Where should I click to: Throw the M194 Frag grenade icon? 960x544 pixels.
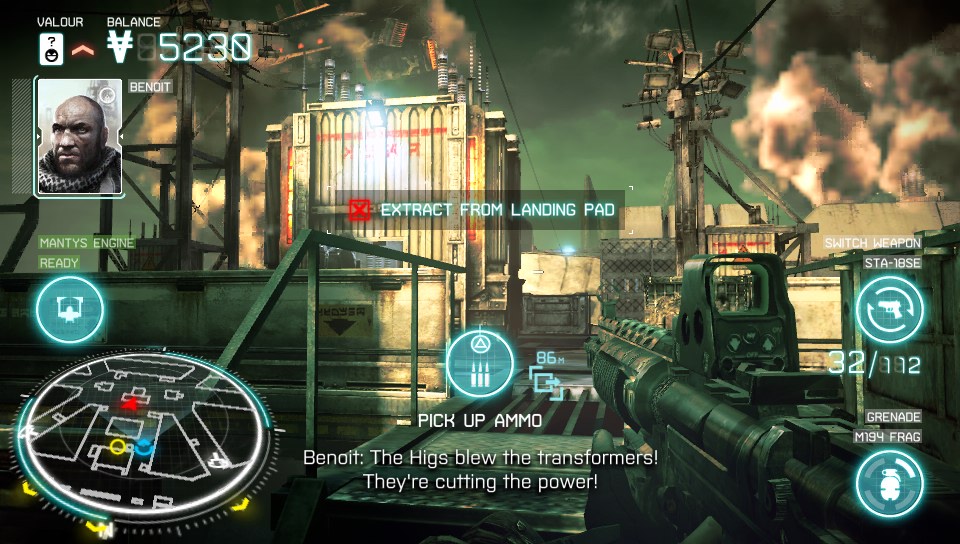tap(889, 483)
